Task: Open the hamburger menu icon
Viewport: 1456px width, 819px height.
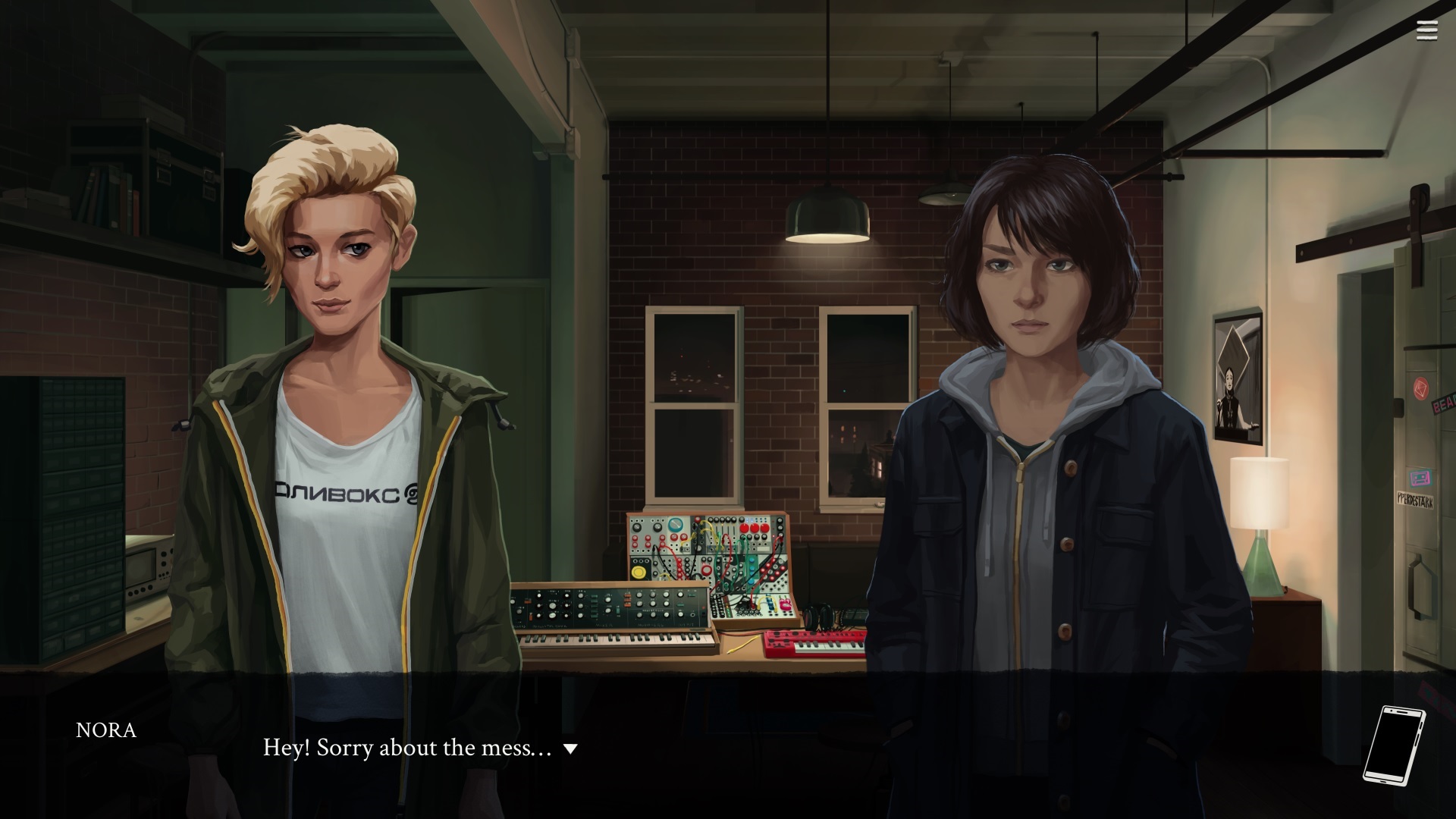Action: tap(1426, 30)
